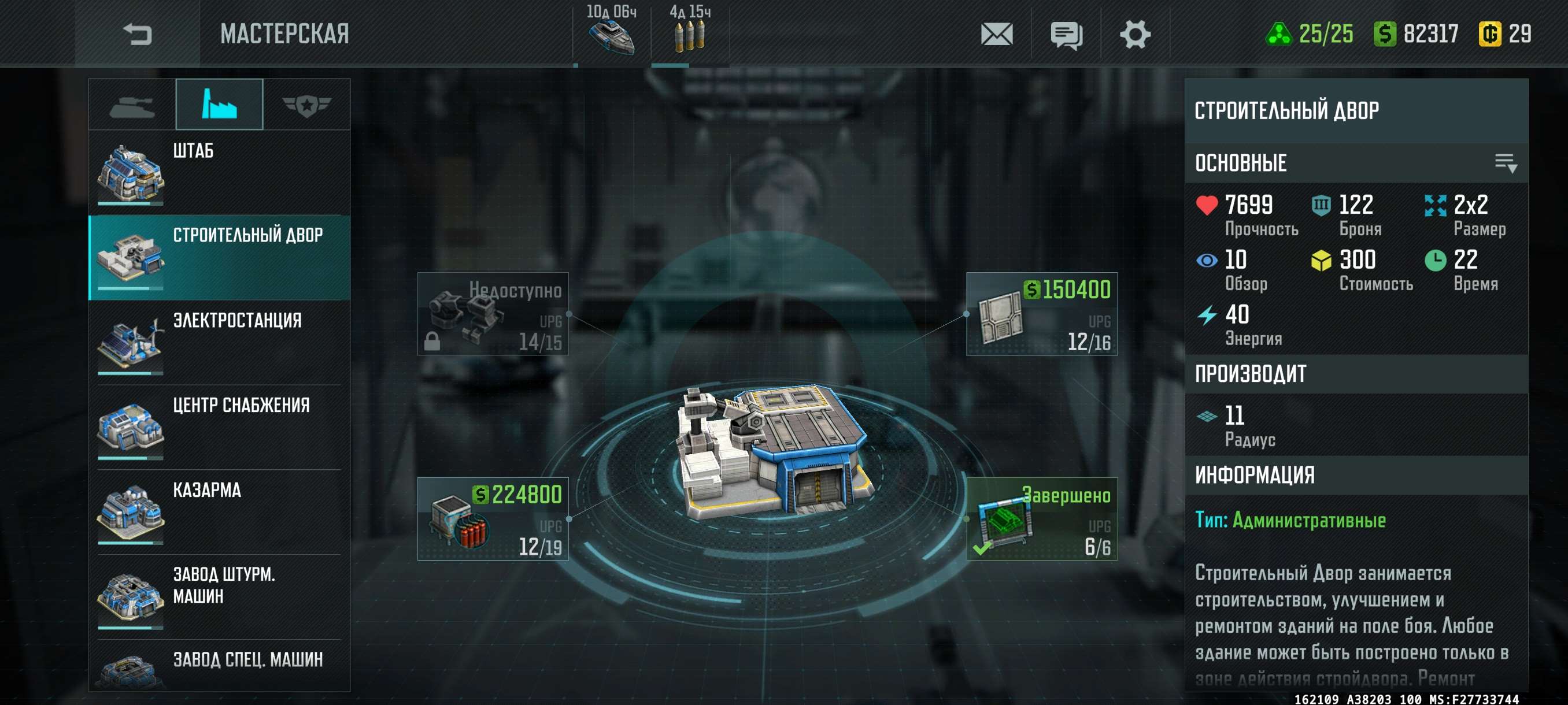Choose Завод штурм. машин entry
This screenshot has width=1568, height=705.
tap(219, 596)
